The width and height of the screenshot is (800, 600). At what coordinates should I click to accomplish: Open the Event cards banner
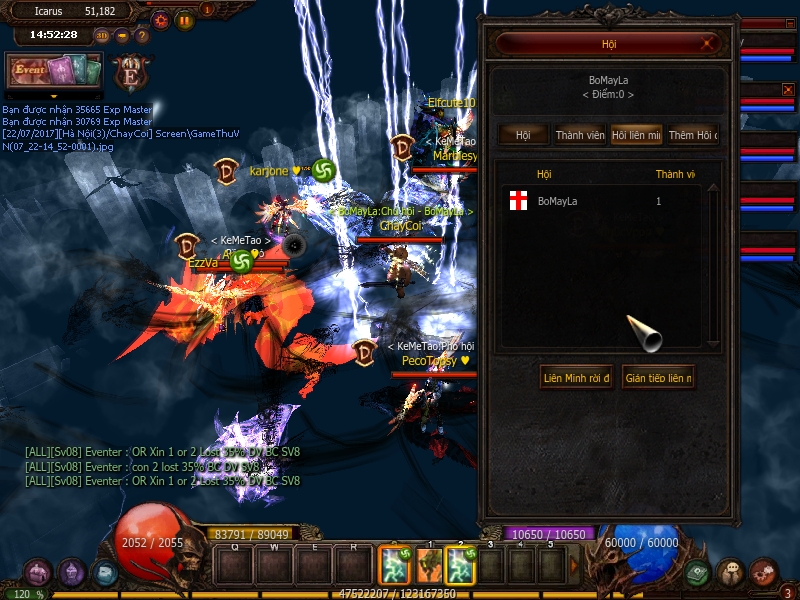(x=54, y=72)
